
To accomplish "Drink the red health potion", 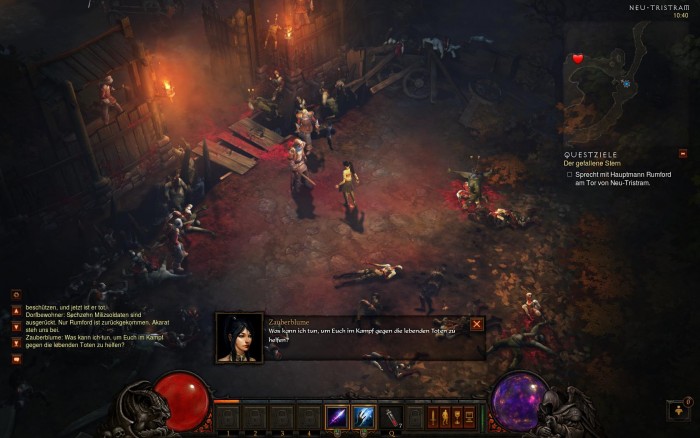I will click(x=392, y=417).
